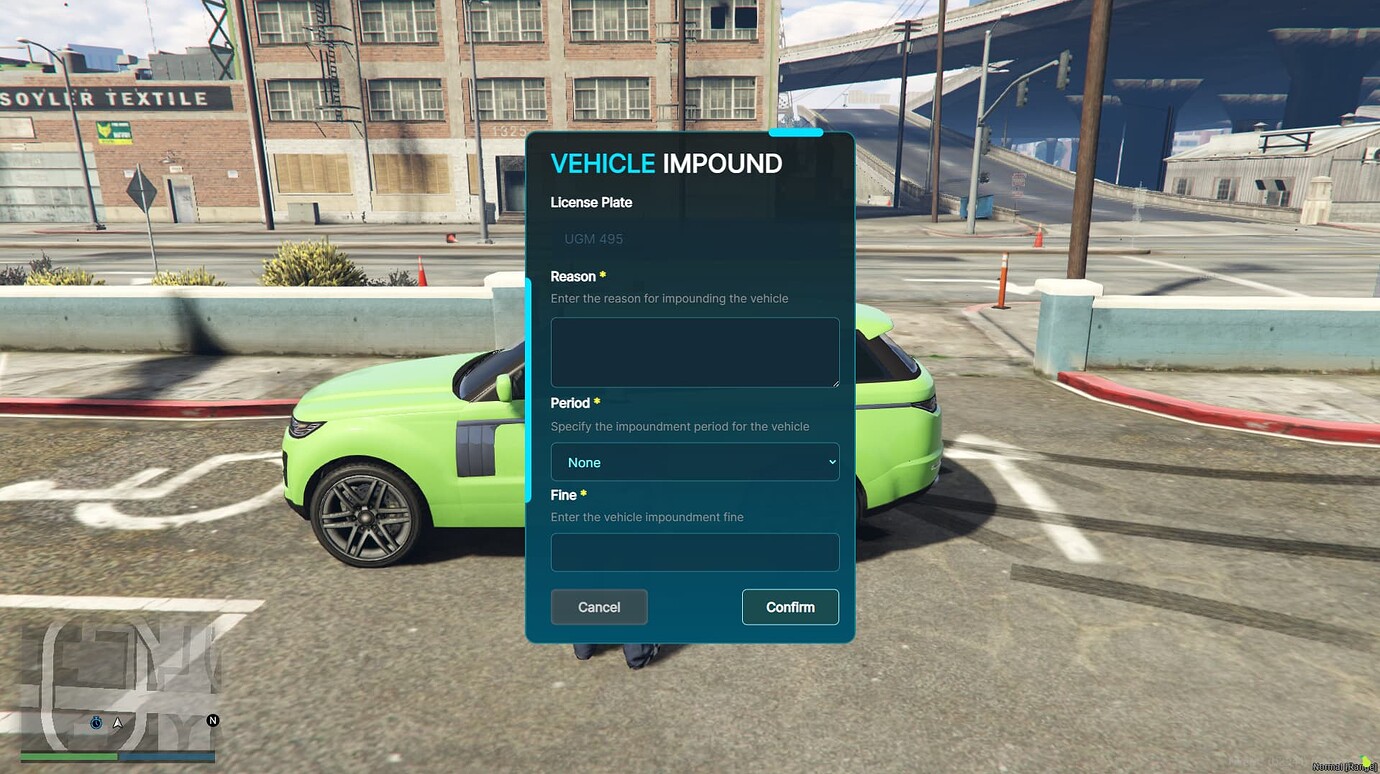Open the Period dropdown showing None
This screenshot has width=1380, height=774.
(x=694, y=462)
